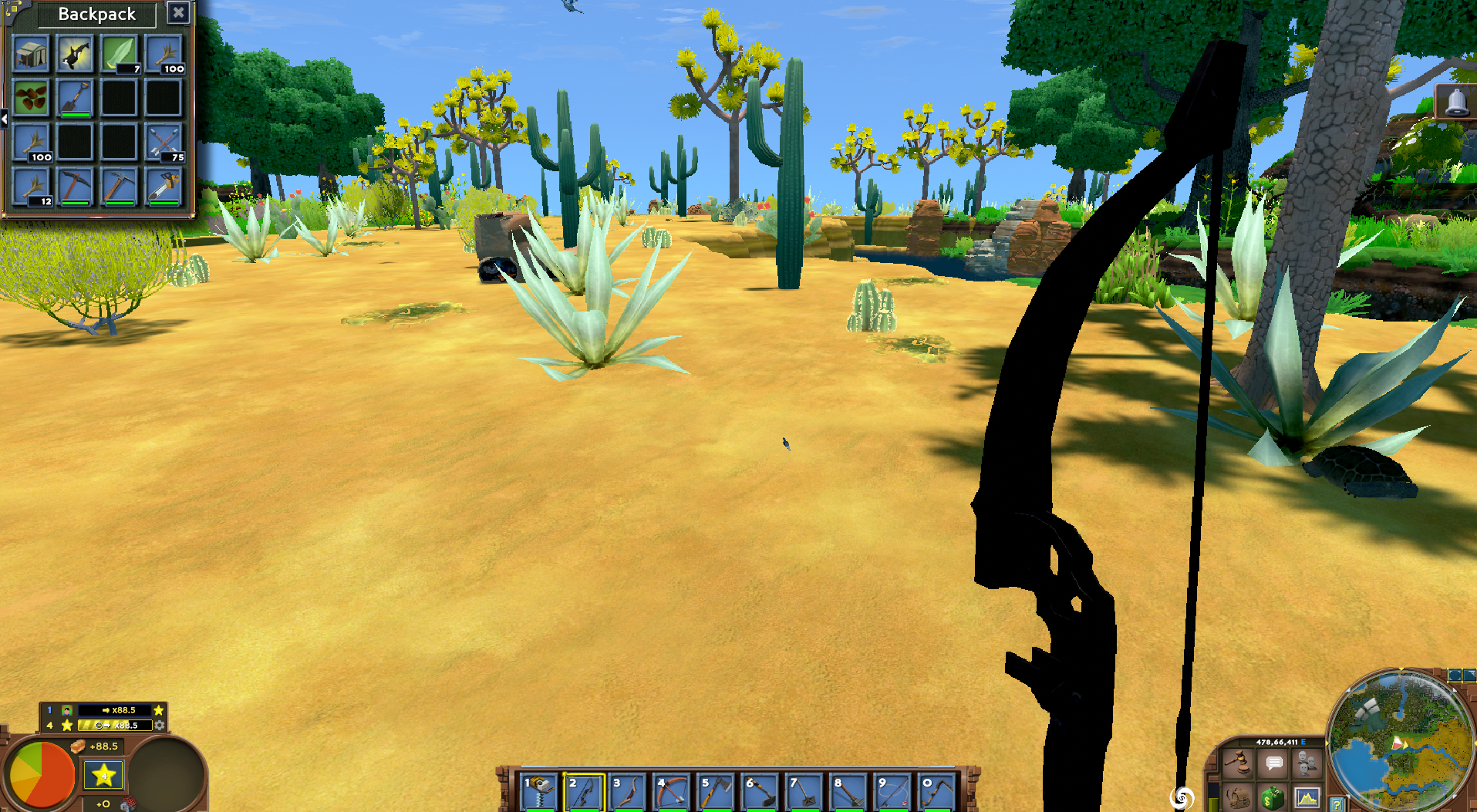Open the statistics graph icon
The height and width of the screenshot is (812, 1477).
tap(1307, 797)
